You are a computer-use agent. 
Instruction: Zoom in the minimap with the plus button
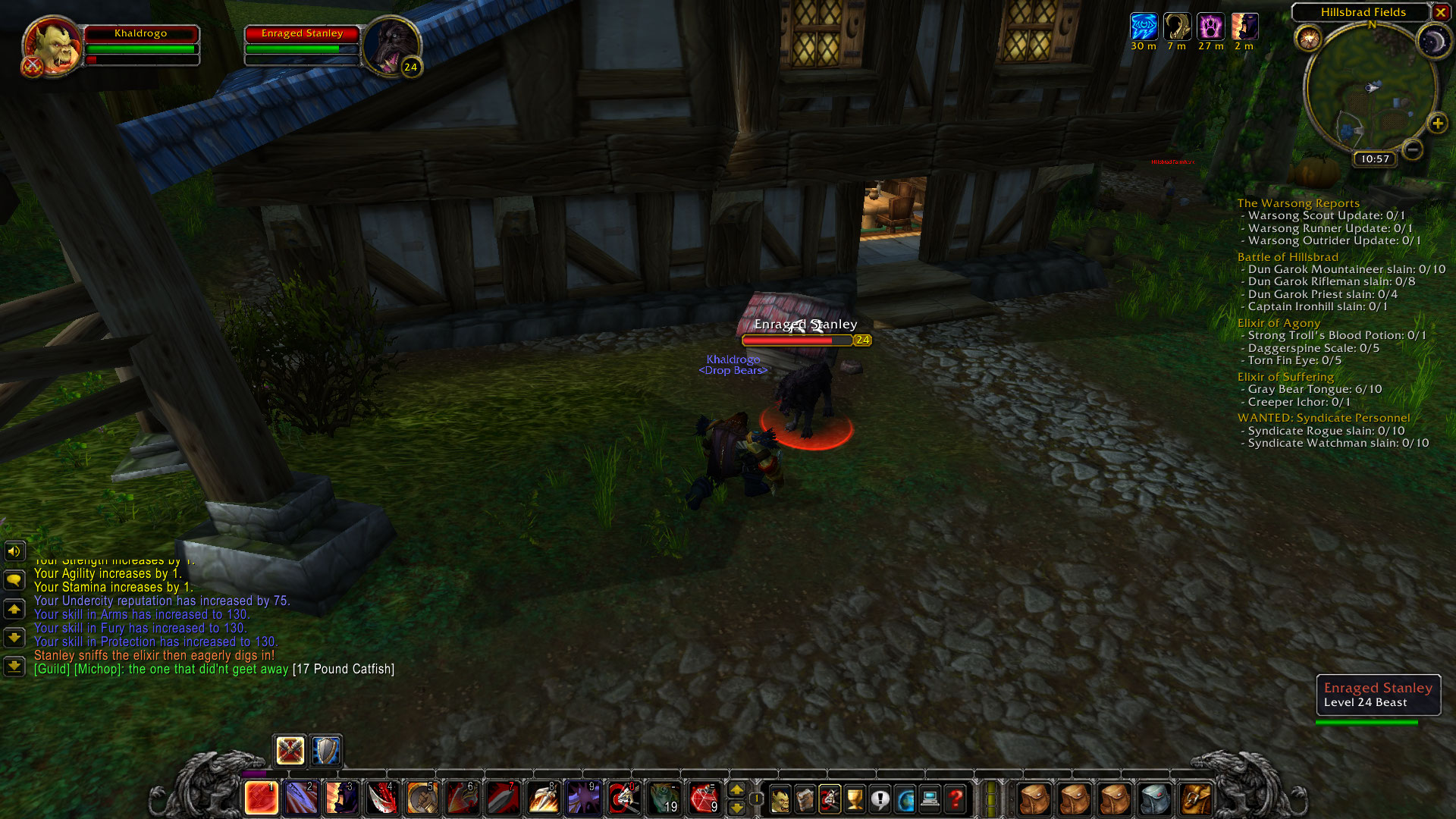point(1439,122)
